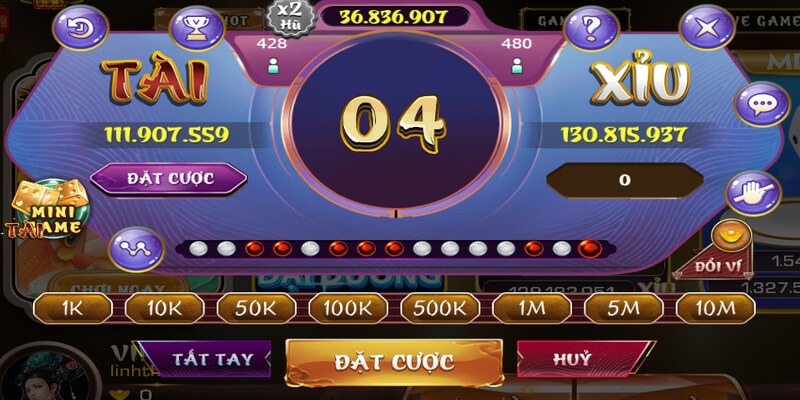Viewport: 800px width, 400px height.
Task: Select the 10K chip
Action: (164, 308)
